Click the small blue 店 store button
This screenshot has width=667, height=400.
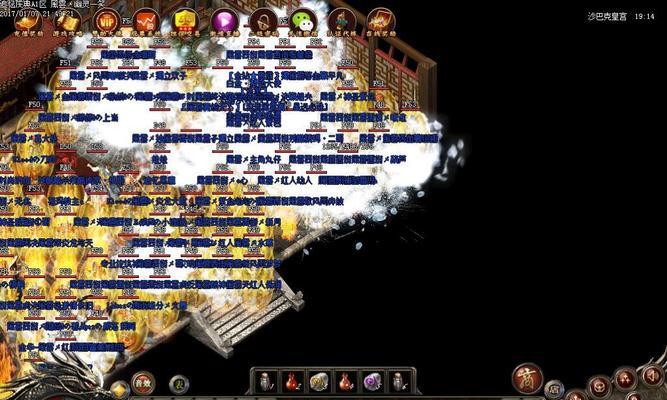pos(554,388)
